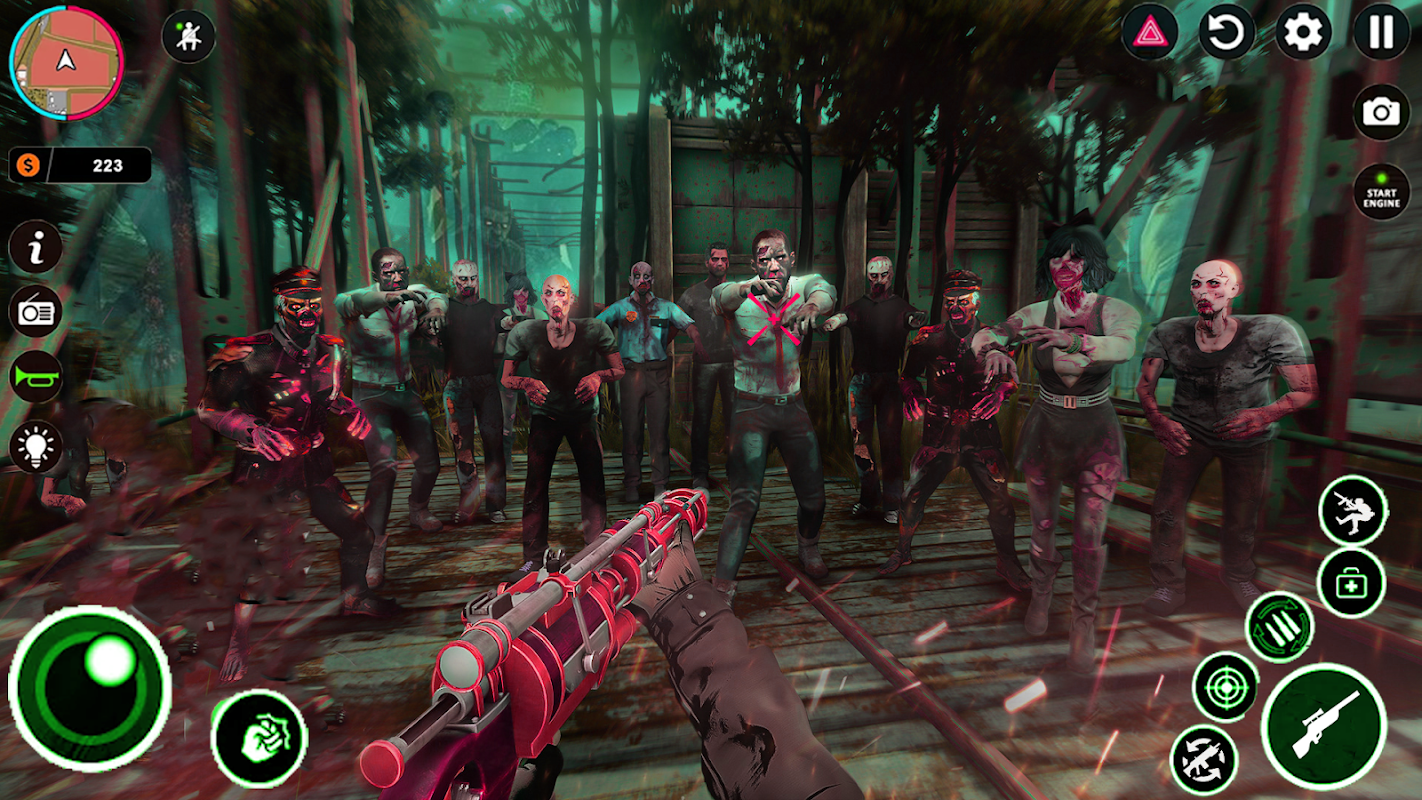Tap the camera view button
1422x800 pixels.
(x=1381, y=112)
